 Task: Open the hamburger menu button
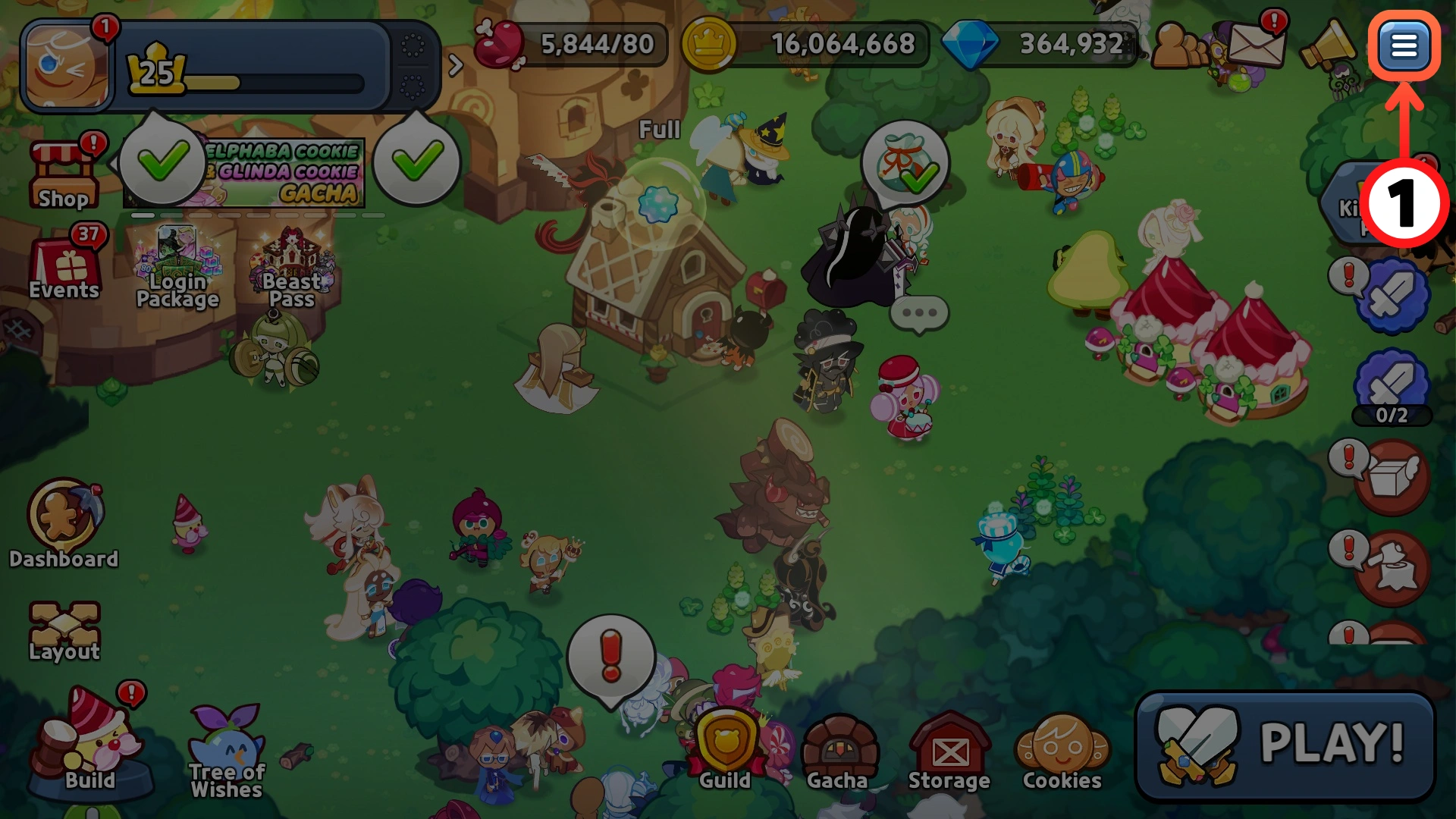click(1404, 46)
